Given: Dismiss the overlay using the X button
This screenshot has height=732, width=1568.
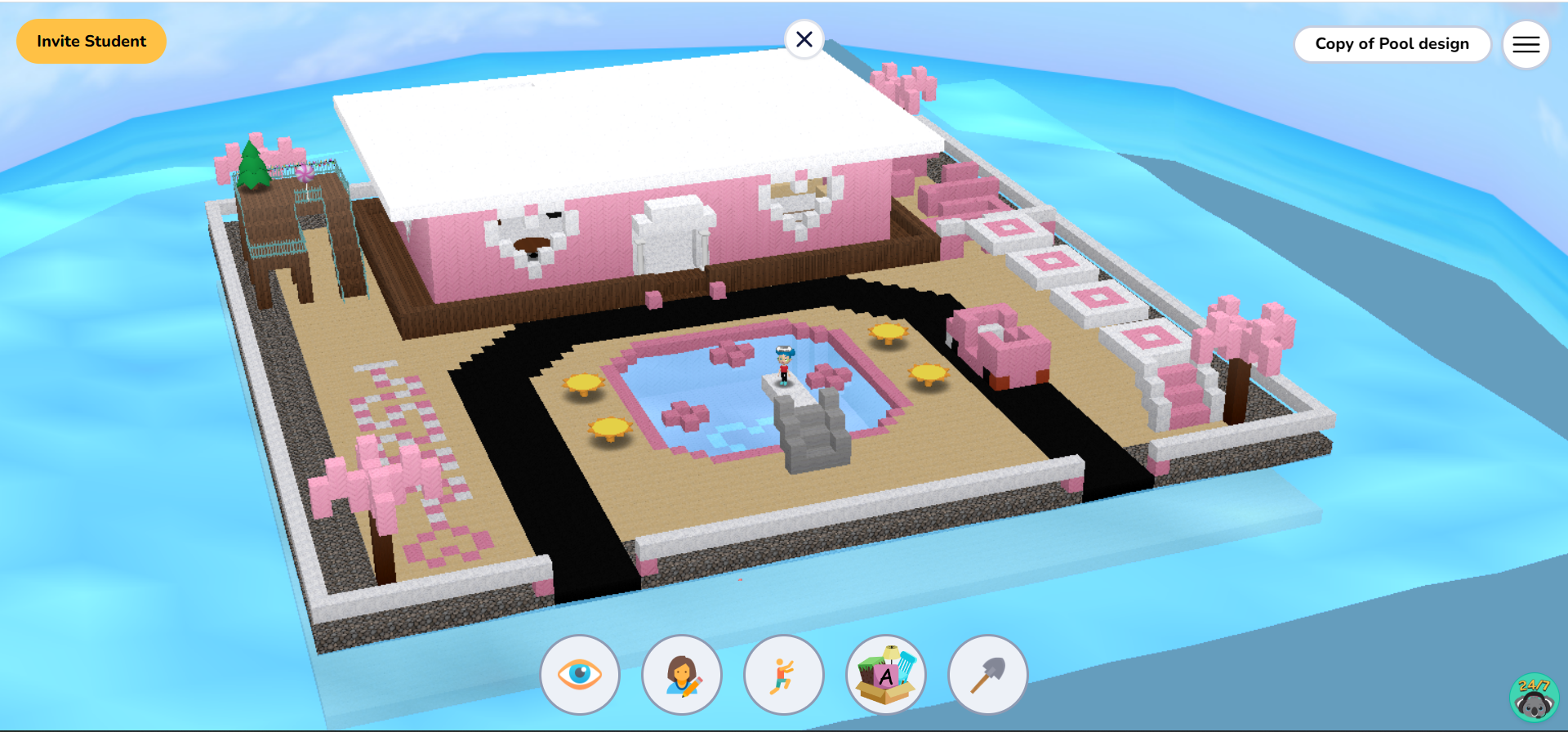Looking at the screenshot, I should (804, 39).
